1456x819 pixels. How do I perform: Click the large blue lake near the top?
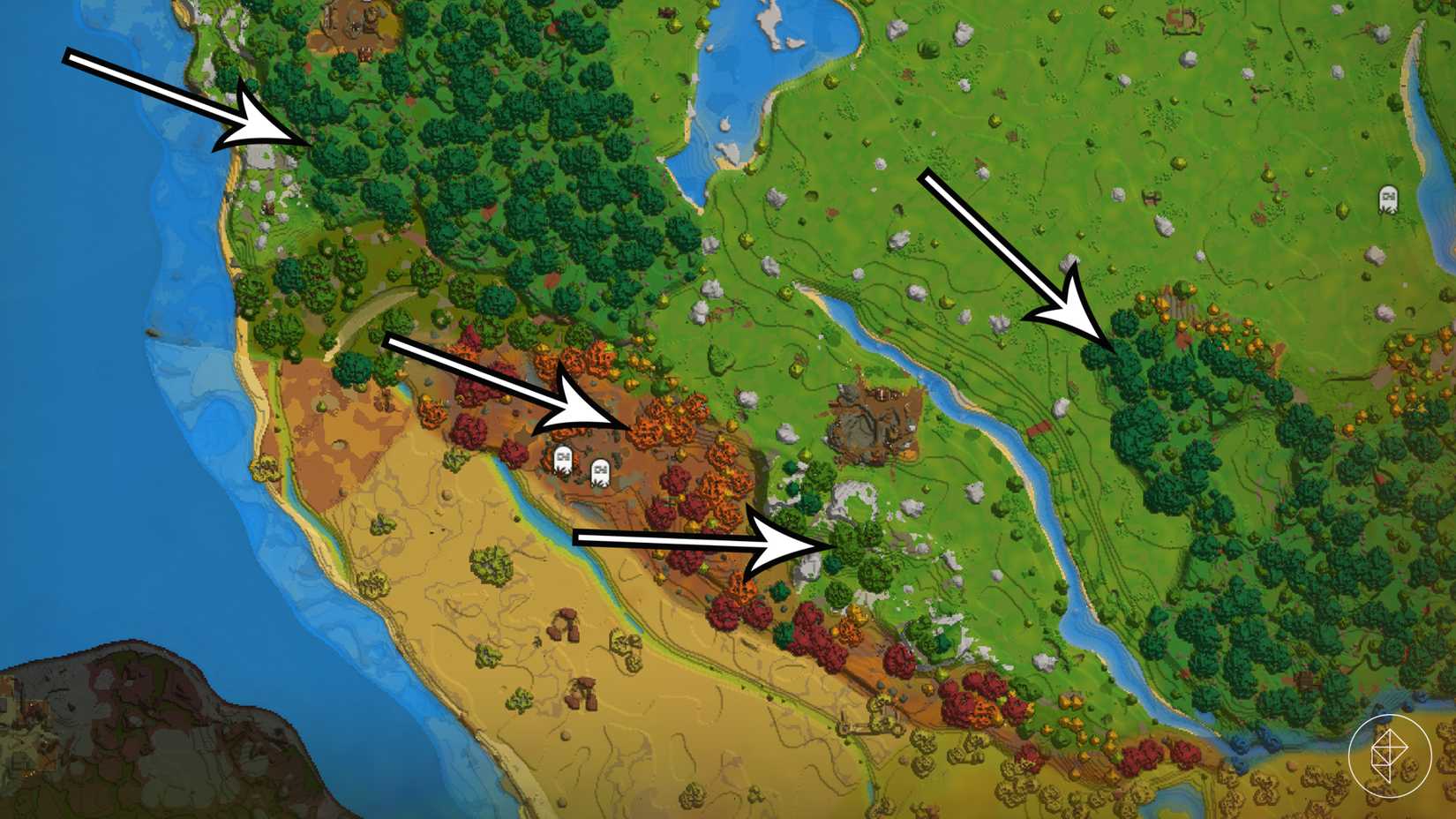pos(754,71)
